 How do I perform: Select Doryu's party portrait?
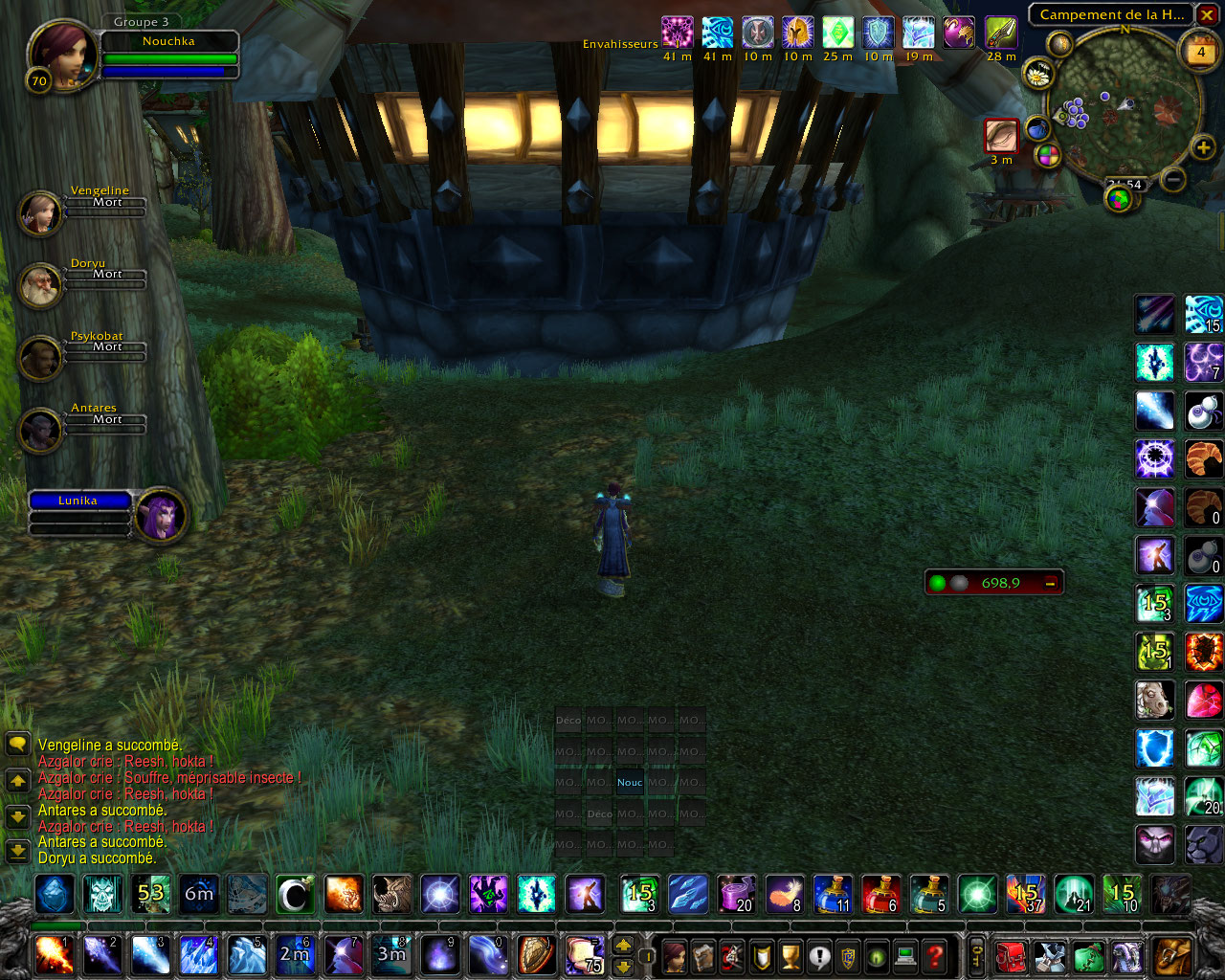click(40, 285)
